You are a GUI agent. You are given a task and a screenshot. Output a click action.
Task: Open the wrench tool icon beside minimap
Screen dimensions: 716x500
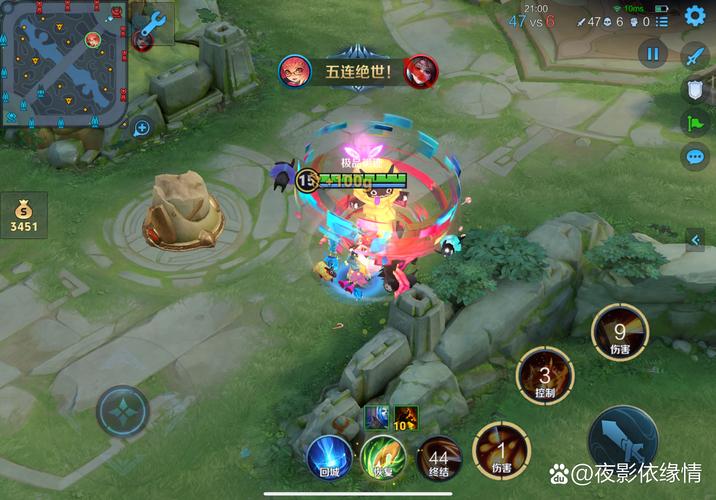coord(153,24)
